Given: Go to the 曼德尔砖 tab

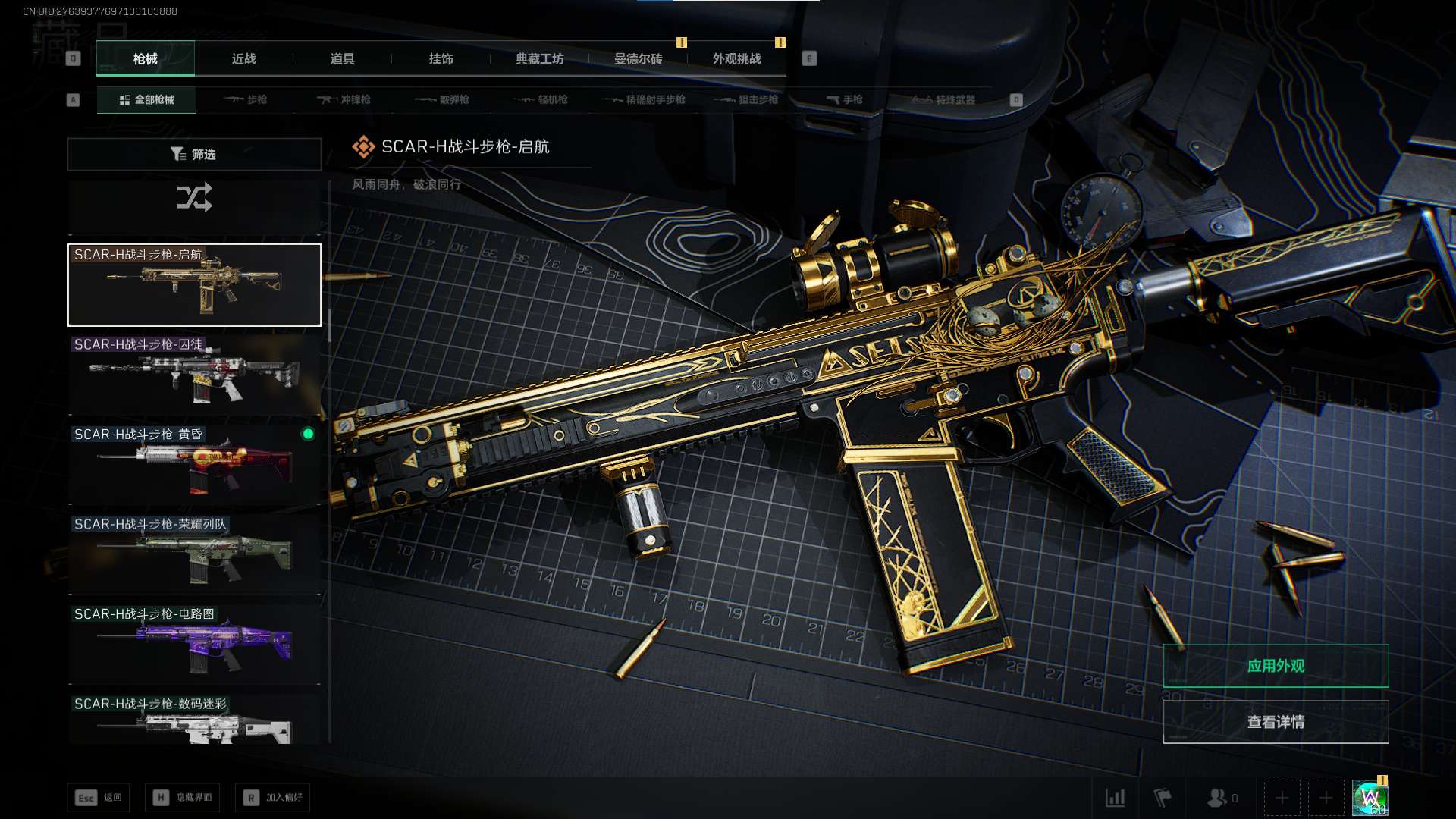Looking at the screenshot, I should tap(639, 58).
